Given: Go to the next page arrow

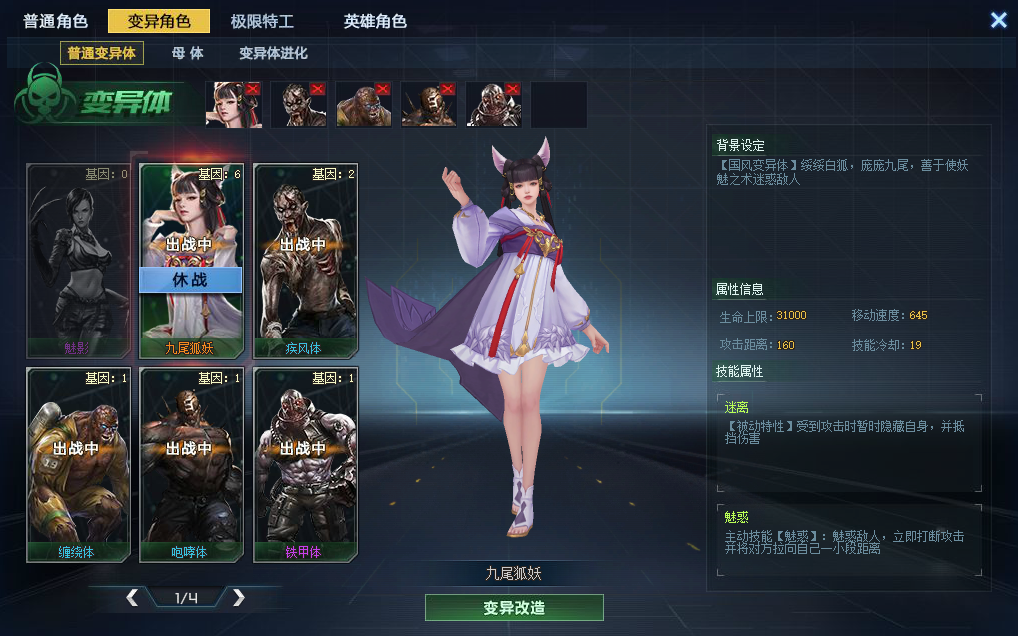Looking at the screenshot, I should 238,598.
